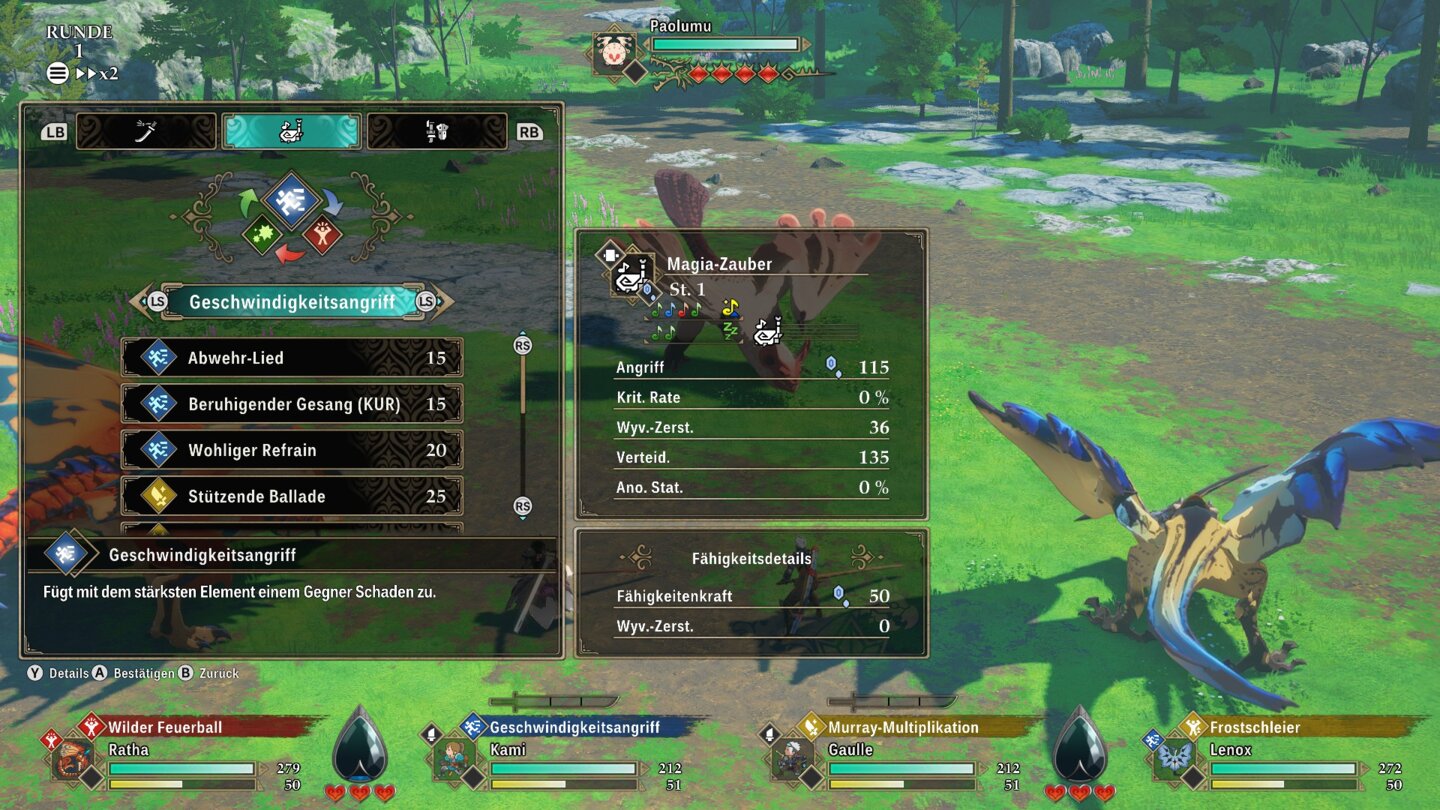The image size is (1440, 810).
Task: Toggle the x2 battle speed arrows
Action: point(97,73)
